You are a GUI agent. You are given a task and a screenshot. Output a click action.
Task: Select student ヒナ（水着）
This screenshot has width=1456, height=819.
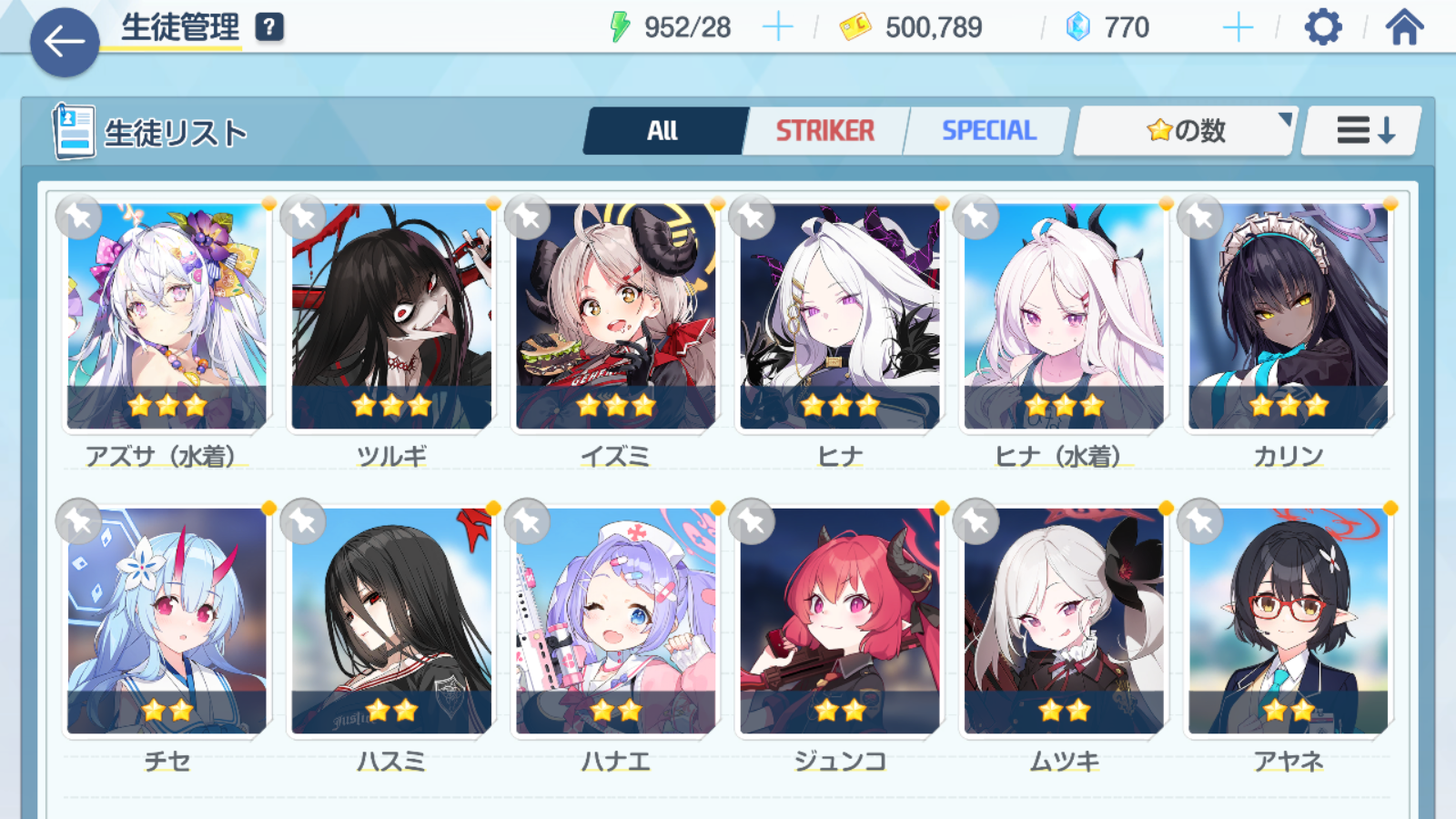[x=1064, y=316]
